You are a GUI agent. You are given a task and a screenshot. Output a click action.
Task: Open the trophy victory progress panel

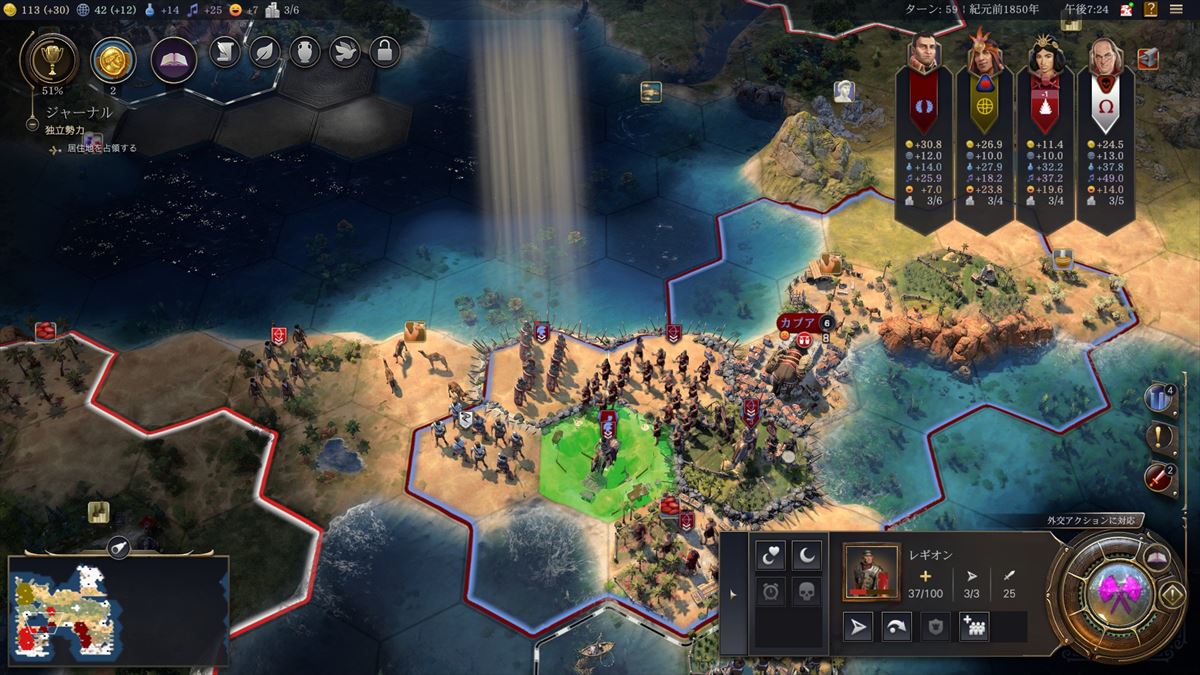click(48, 59)
